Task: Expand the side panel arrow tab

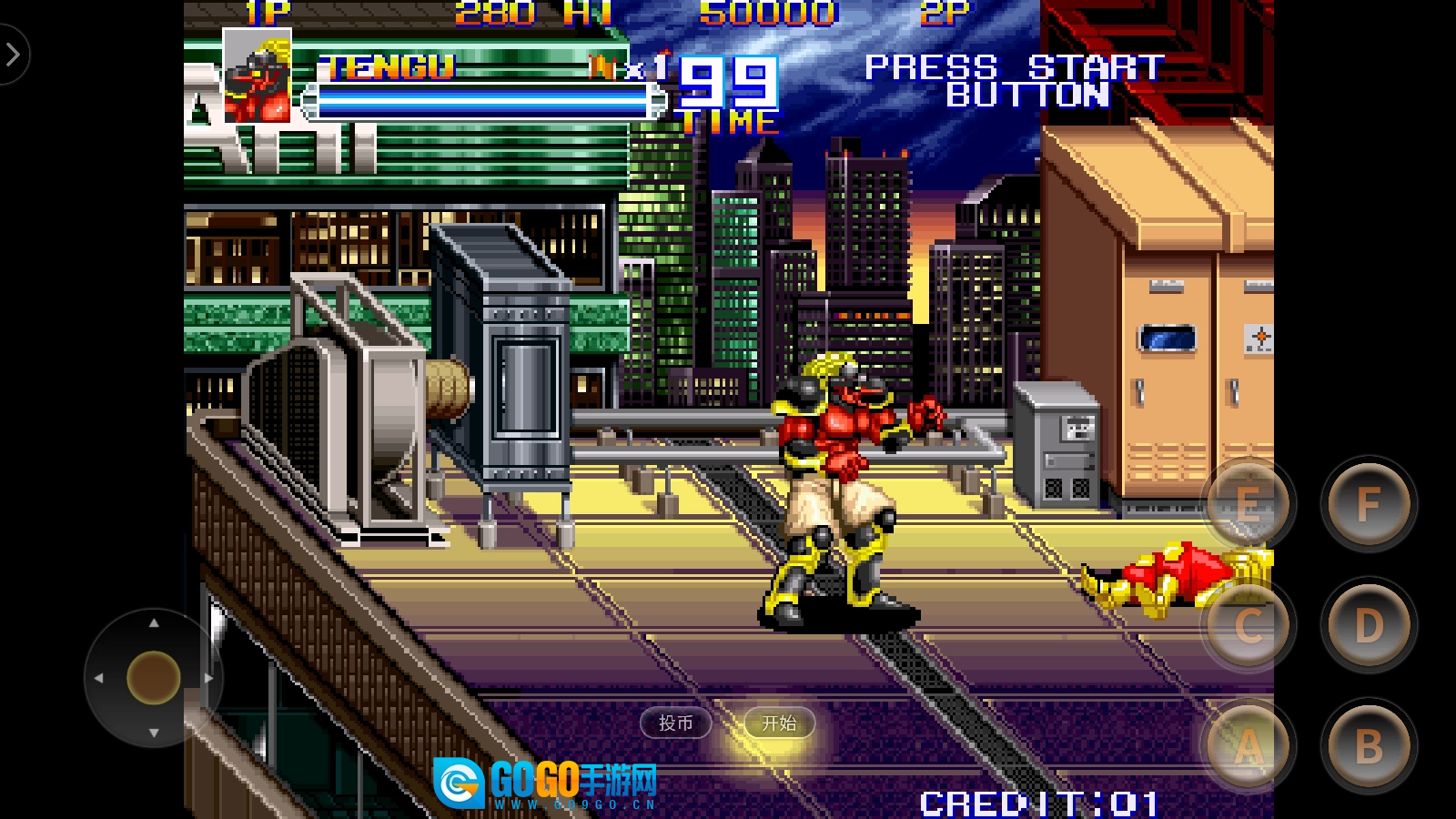Action: click(13, 56)
